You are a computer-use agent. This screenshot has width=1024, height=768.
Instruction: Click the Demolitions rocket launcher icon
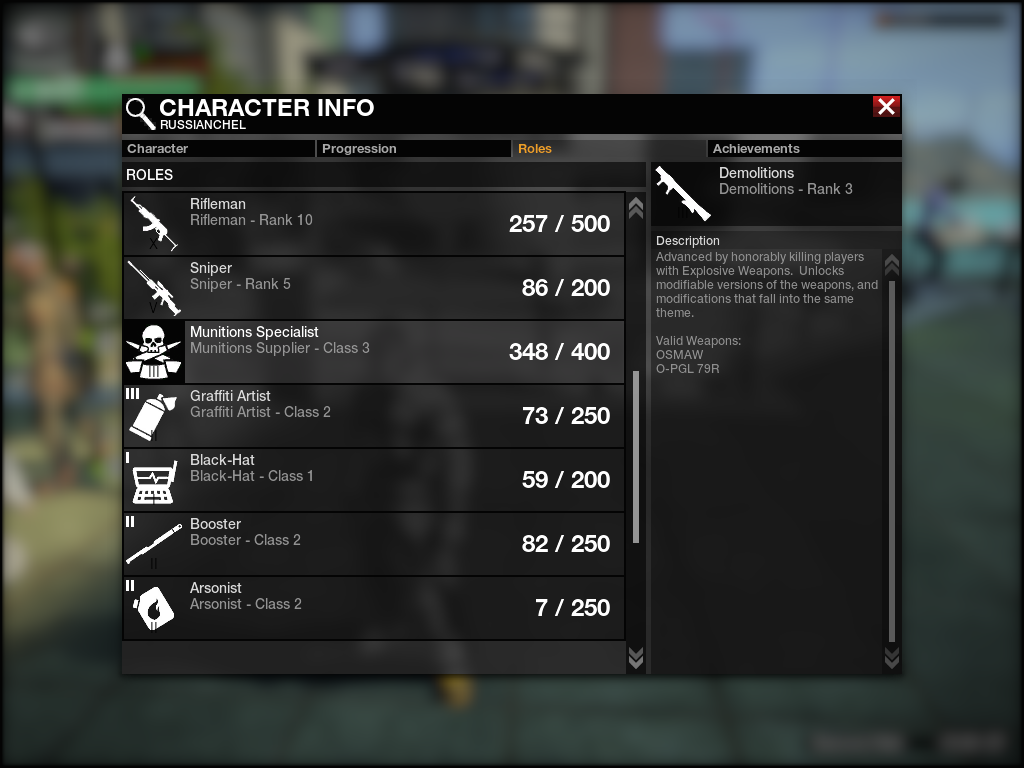[683, 193]
